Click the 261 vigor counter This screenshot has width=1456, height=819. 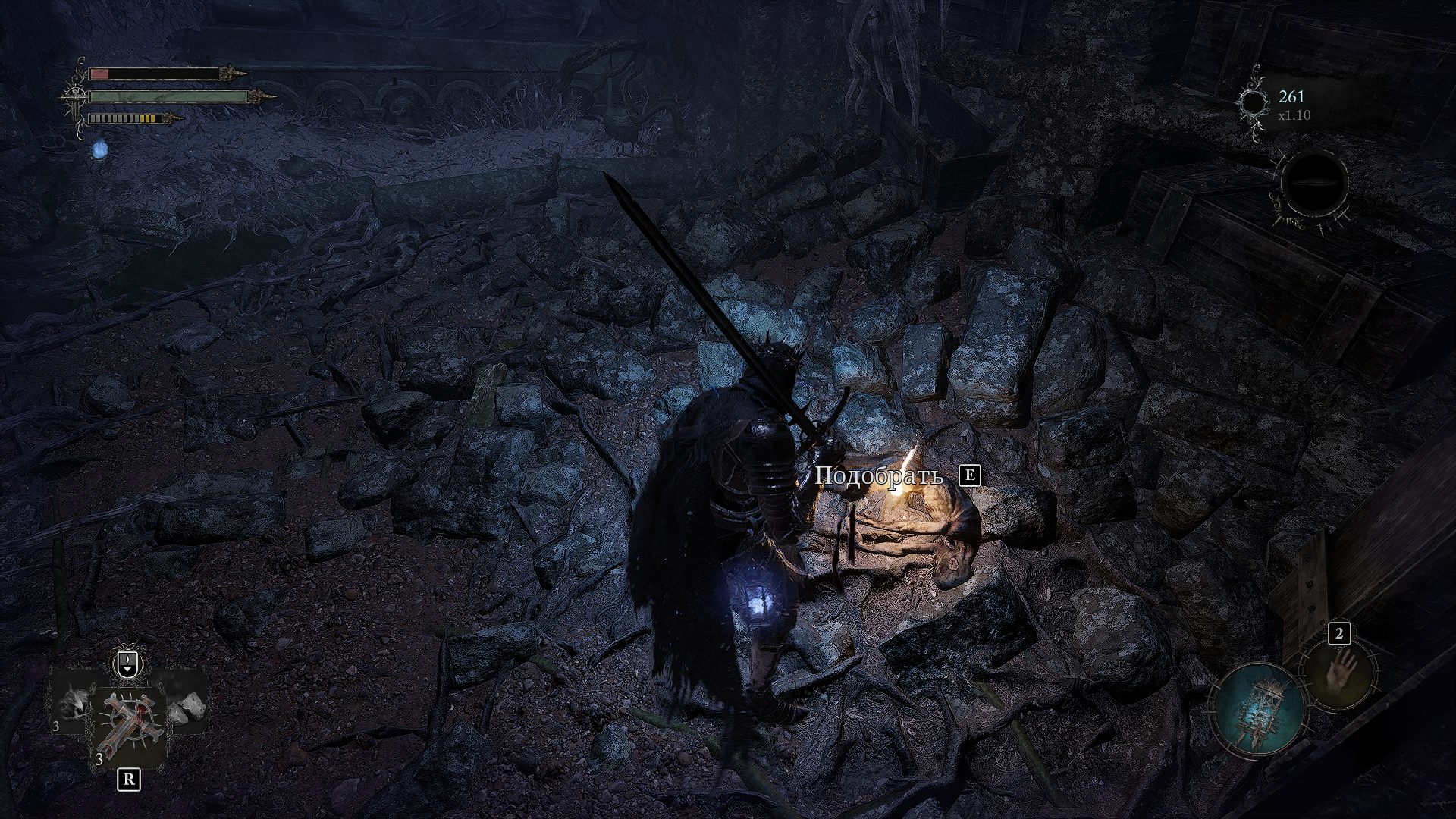point(1291,97)
